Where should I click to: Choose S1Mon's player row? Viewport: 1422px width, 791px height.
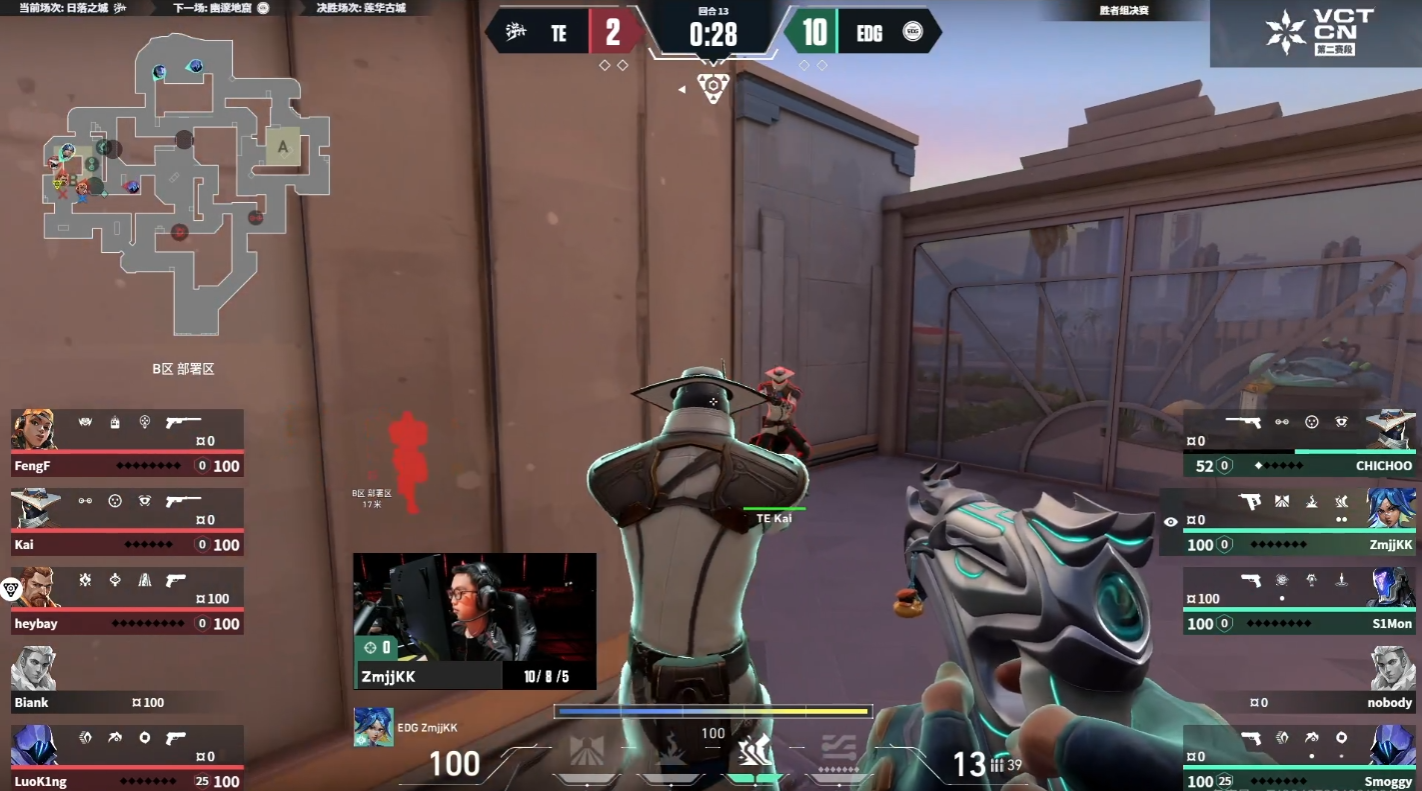[1299, 600]
